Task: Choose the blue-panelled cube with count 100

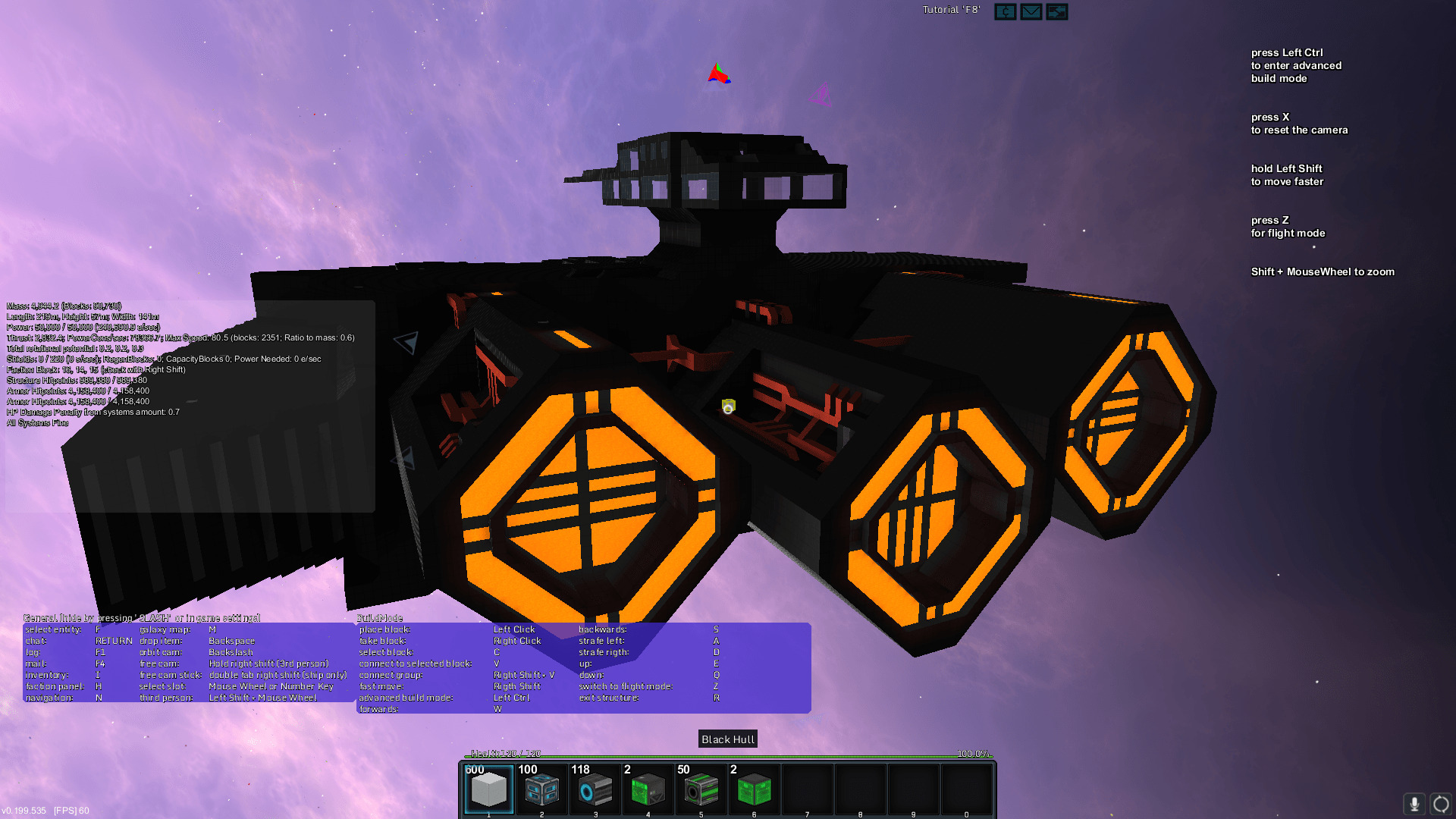Action: (x=541, y=789)
